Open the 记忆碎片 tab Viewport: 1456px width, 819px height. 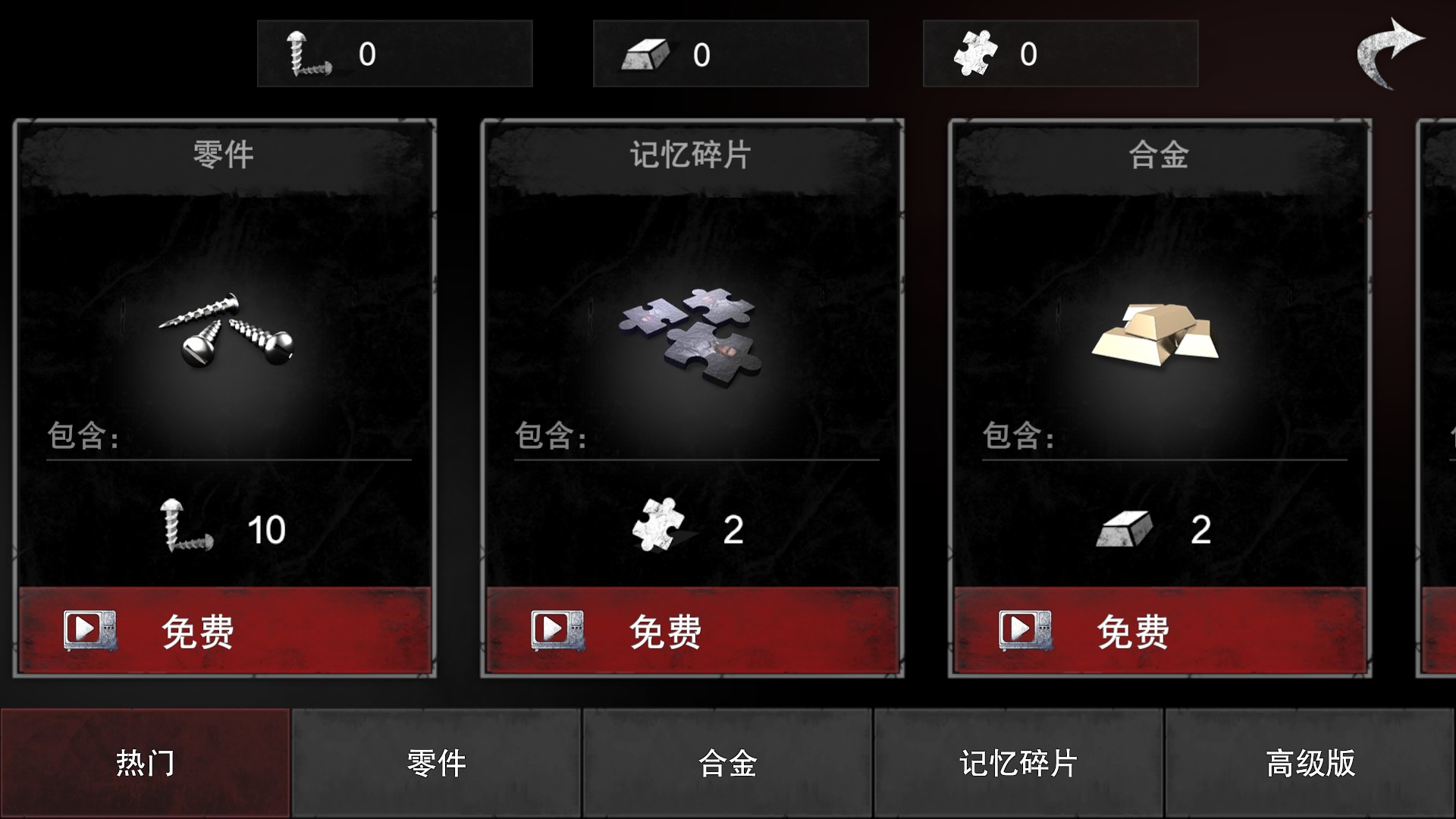pyautogui.click(x=1018, y=764)
